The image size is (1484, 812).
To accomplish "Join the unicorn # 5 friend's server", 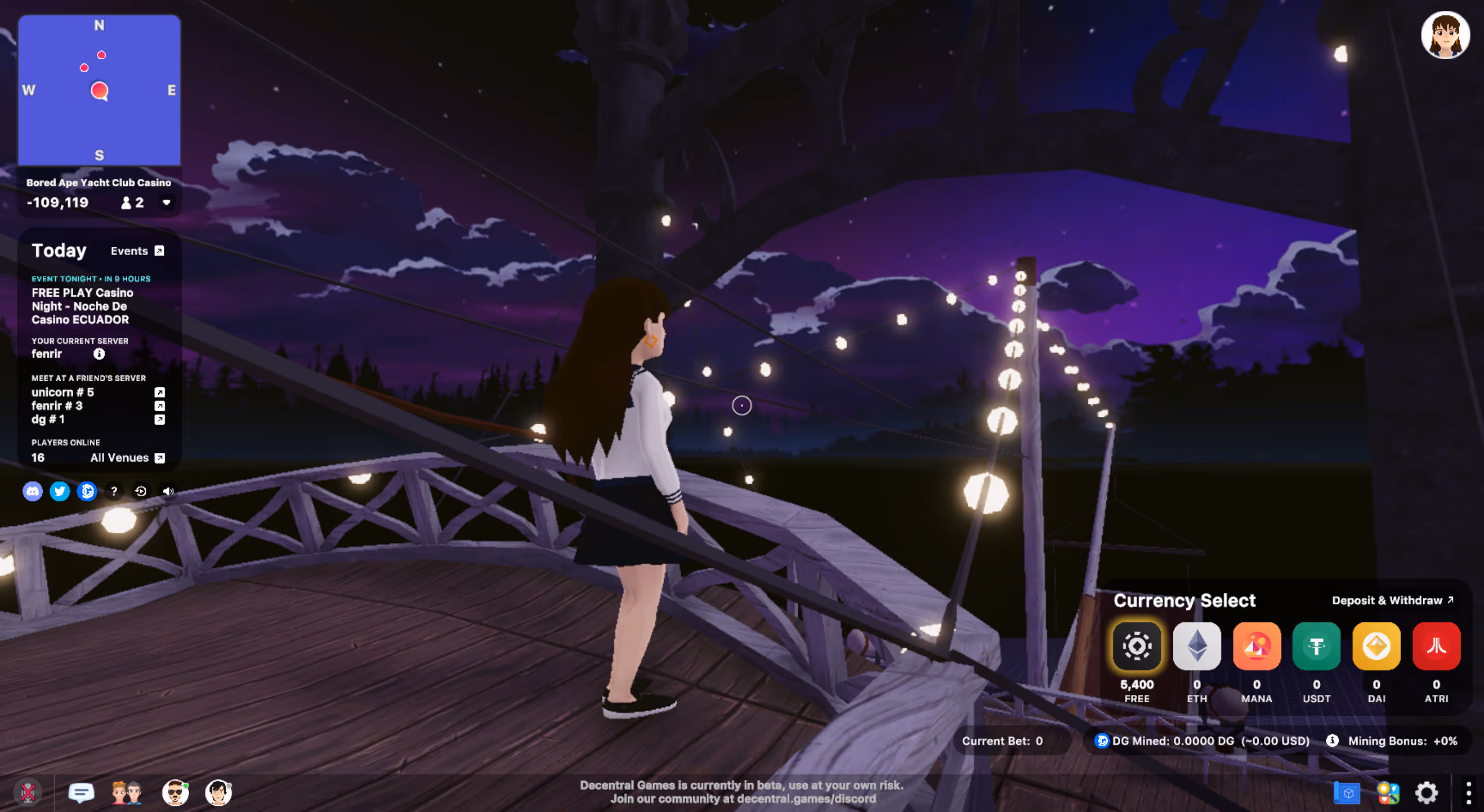I will (x=160, y=392).
